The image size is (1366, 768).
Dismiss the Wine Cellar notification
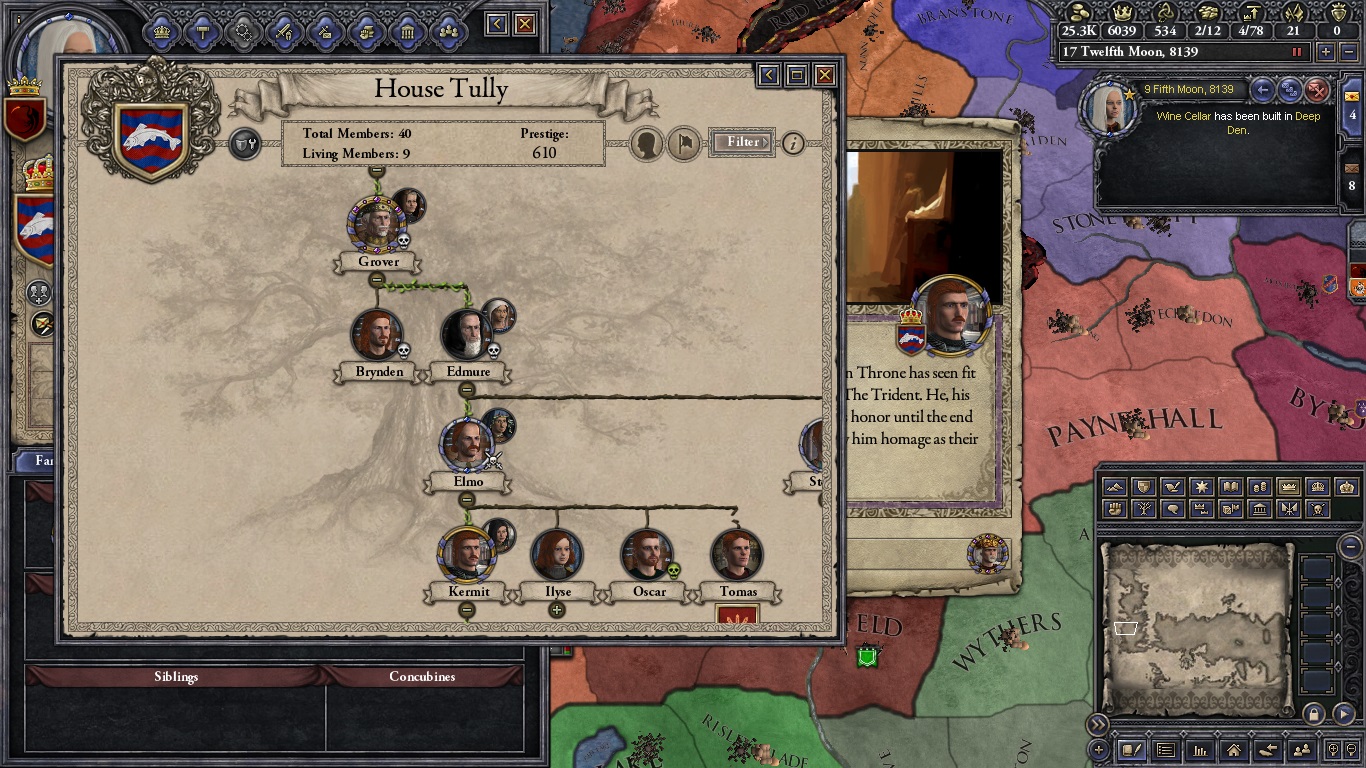1318,91
